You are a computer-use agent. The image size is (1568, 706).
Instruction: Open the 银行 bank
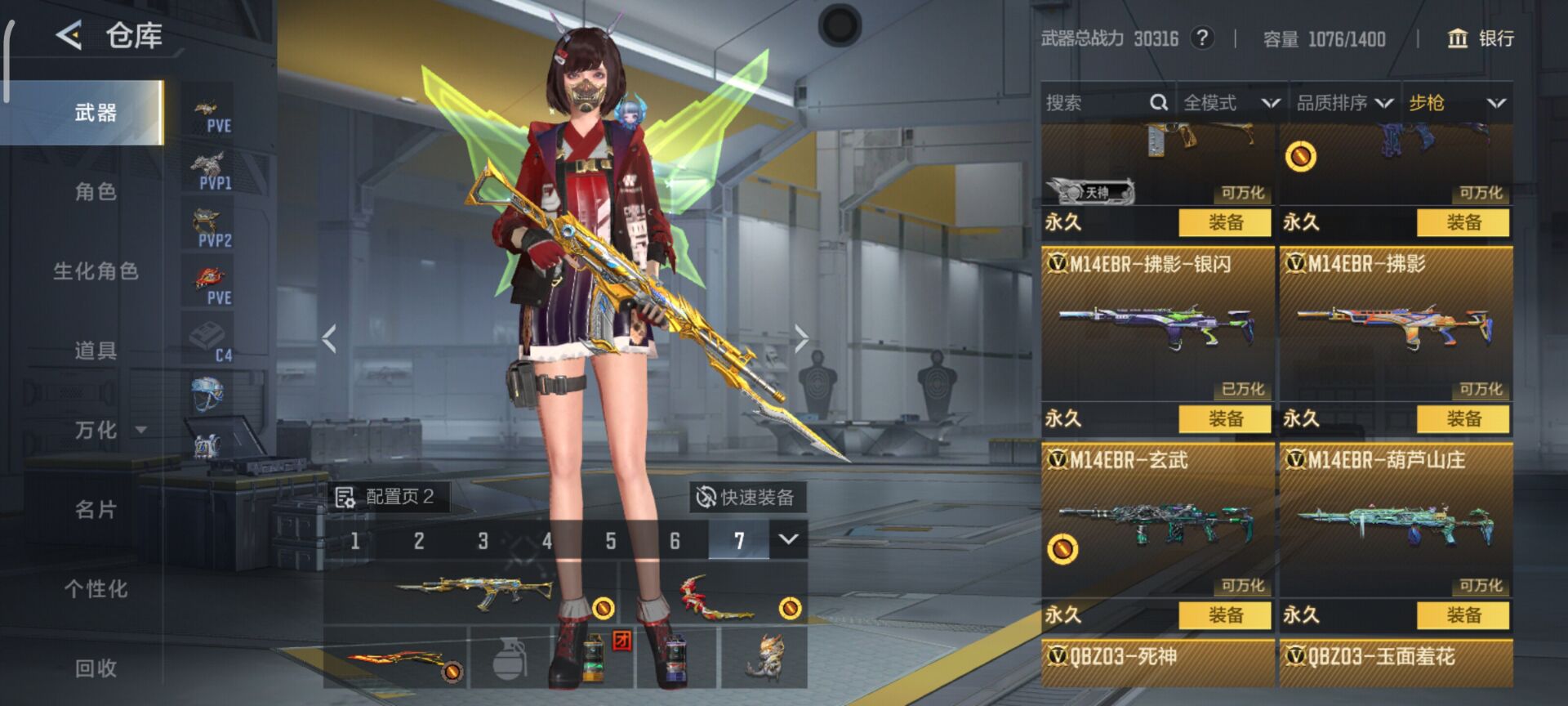(x=1481, y=38)
